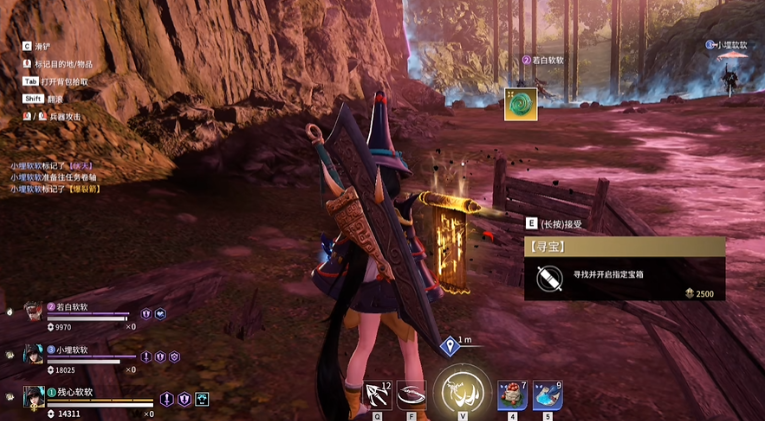This screenshot has height=421, width=765.
Task: Use the red gift box consumable
Action: [512, 394]
